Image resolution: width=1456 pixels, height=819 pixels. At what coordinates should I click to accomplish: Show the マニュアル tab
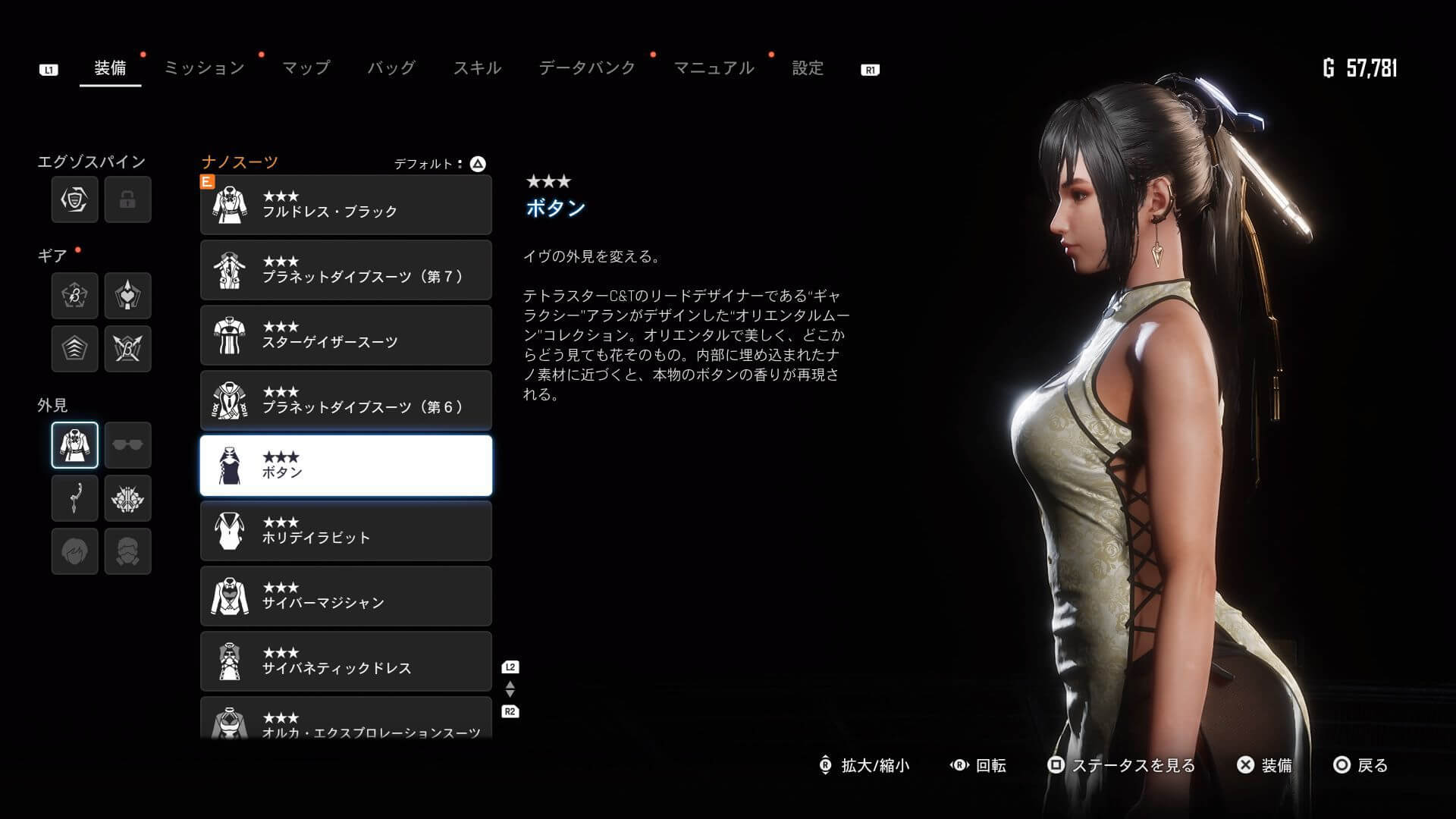click(x=714, y=68)
